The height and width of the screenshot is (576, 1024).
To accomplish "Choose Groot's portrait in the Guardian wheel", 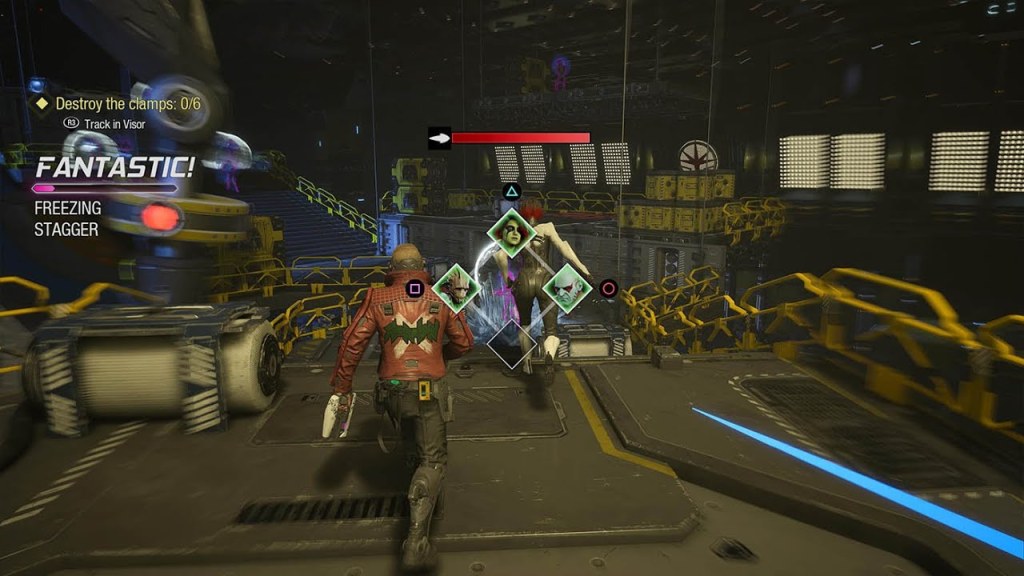I will (x=457, y=288).
